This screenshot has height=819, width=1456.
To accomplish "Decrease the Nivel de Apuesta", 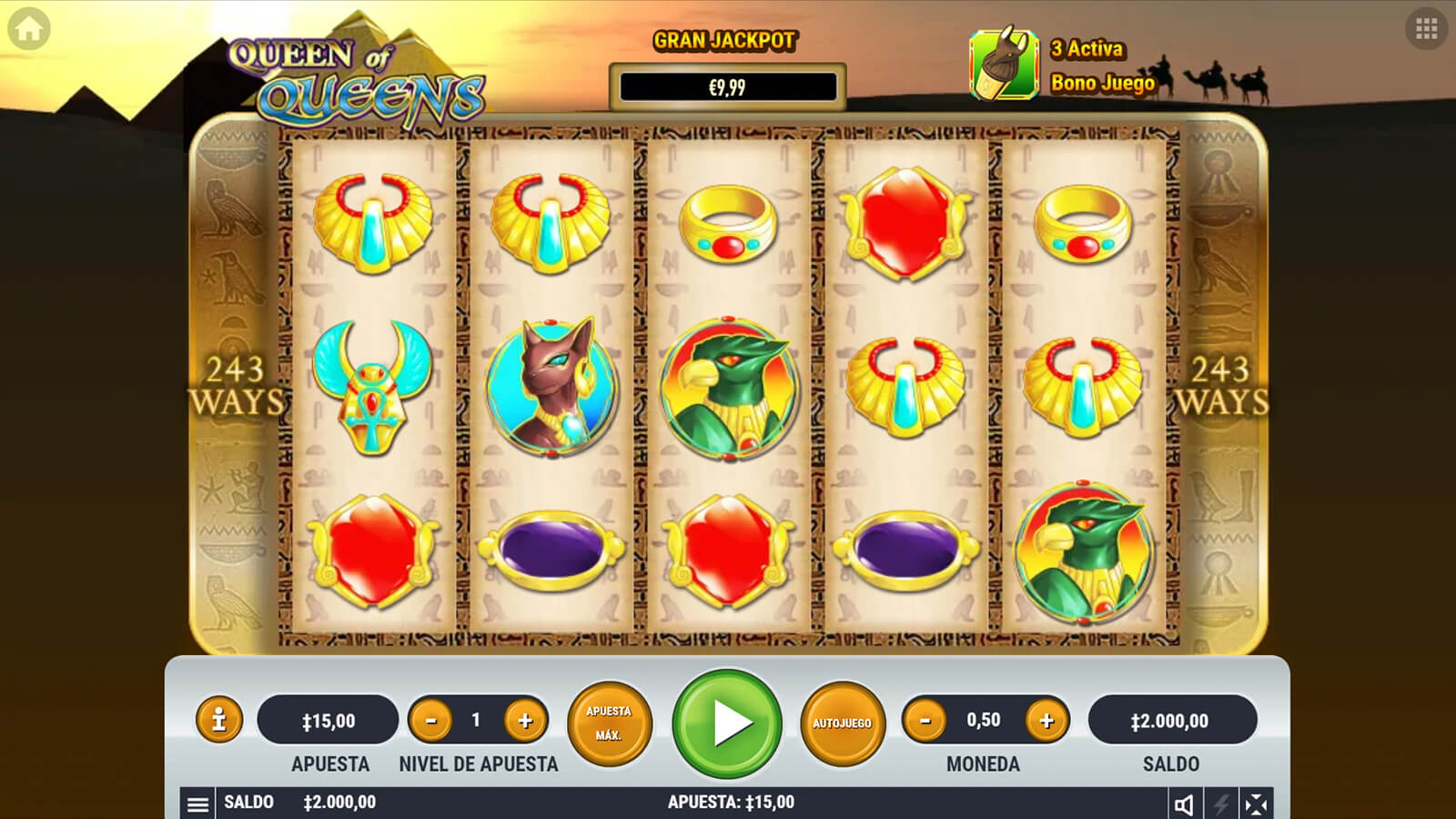I will coord(431,722).
